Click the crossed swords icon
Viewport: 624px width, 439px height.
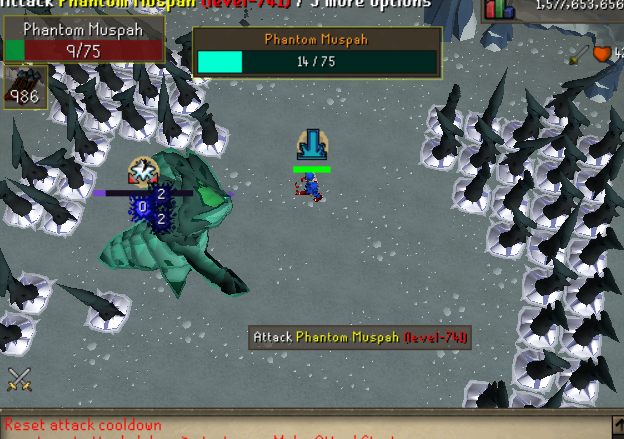(19, 379)
